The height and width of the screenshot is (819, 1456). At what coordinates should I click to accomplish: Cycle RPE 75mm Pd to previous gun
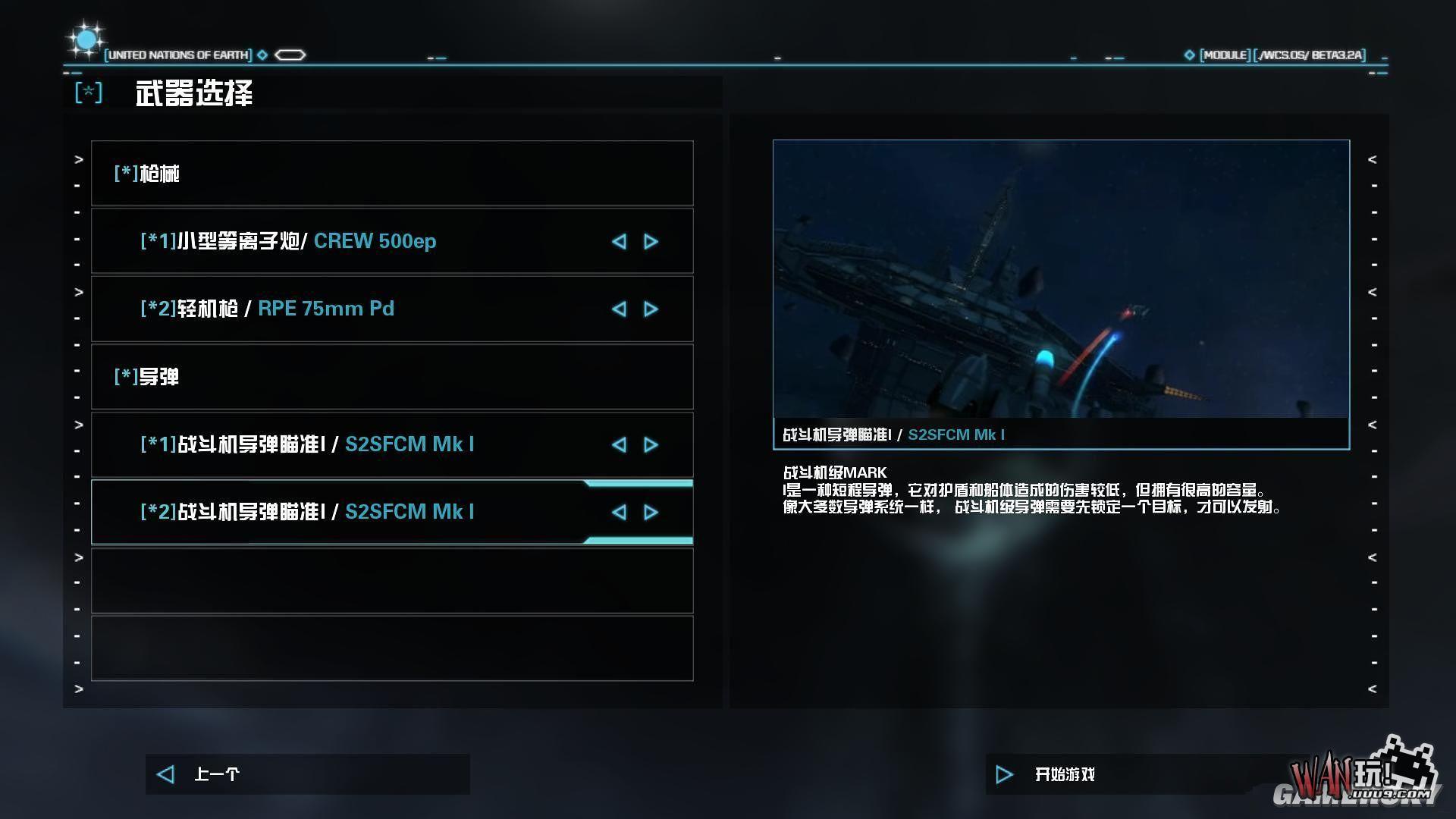point(619,309)
